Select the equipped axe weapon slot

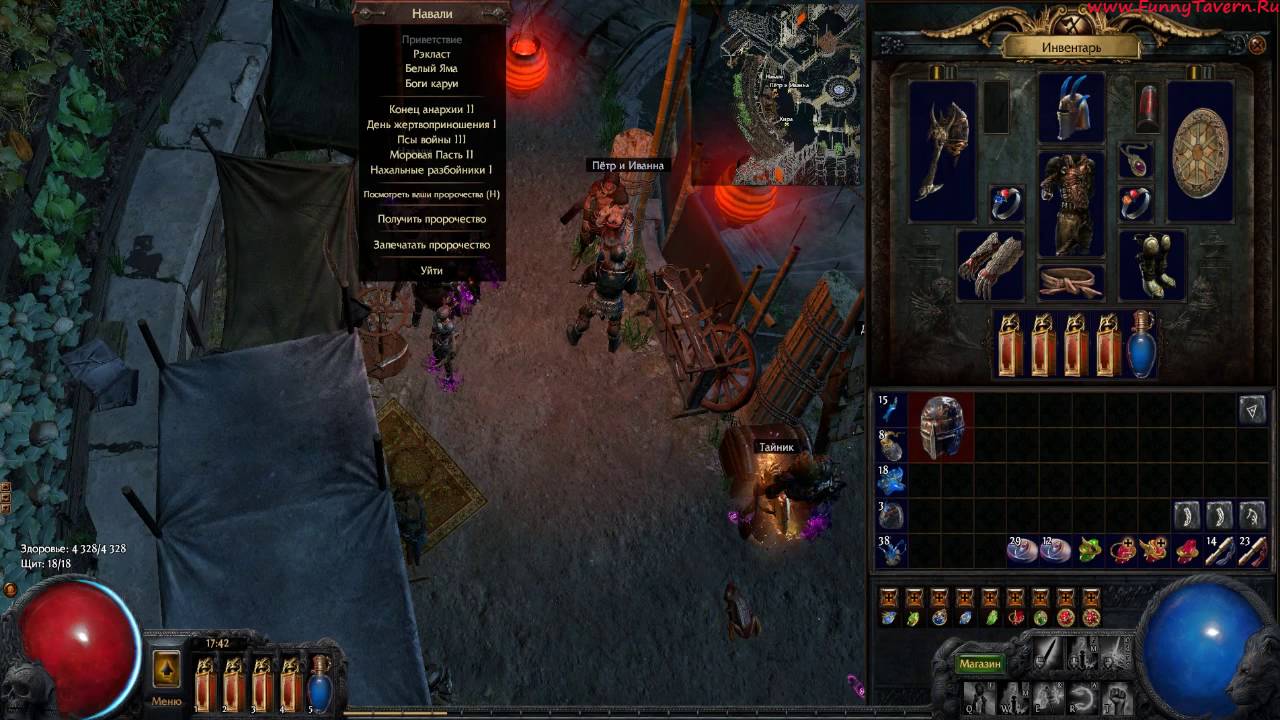tap(942, 150)
